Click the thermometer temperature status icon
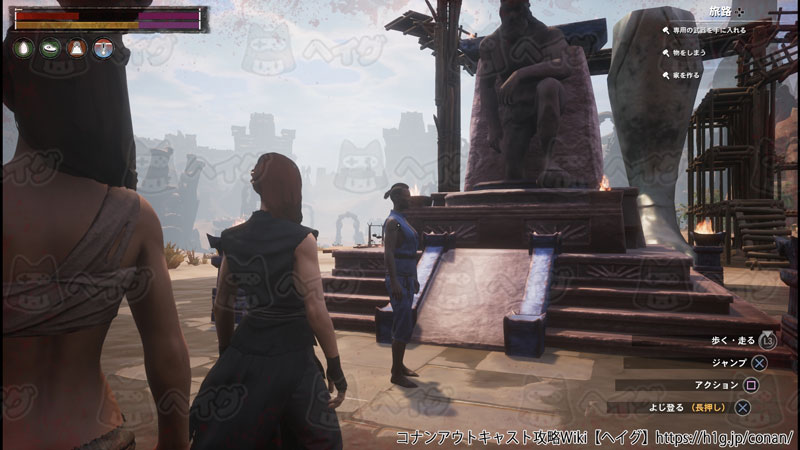This screenshot has width=800, height=450. (103, 48)
